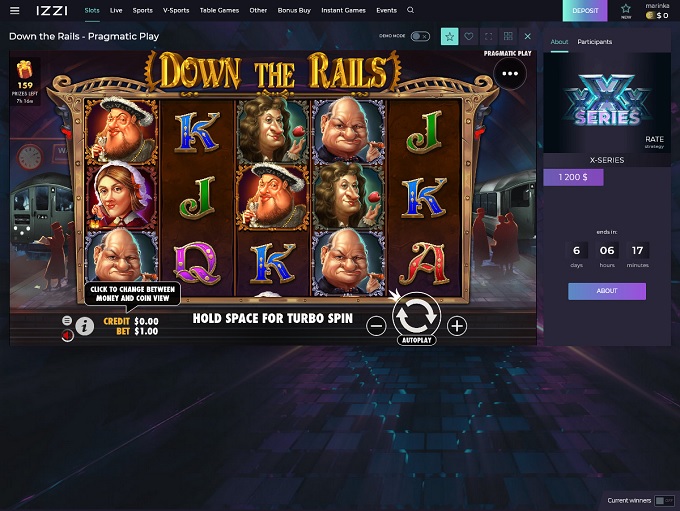
Task: Switch to the multi-game grid view
Action: point(508,36)
